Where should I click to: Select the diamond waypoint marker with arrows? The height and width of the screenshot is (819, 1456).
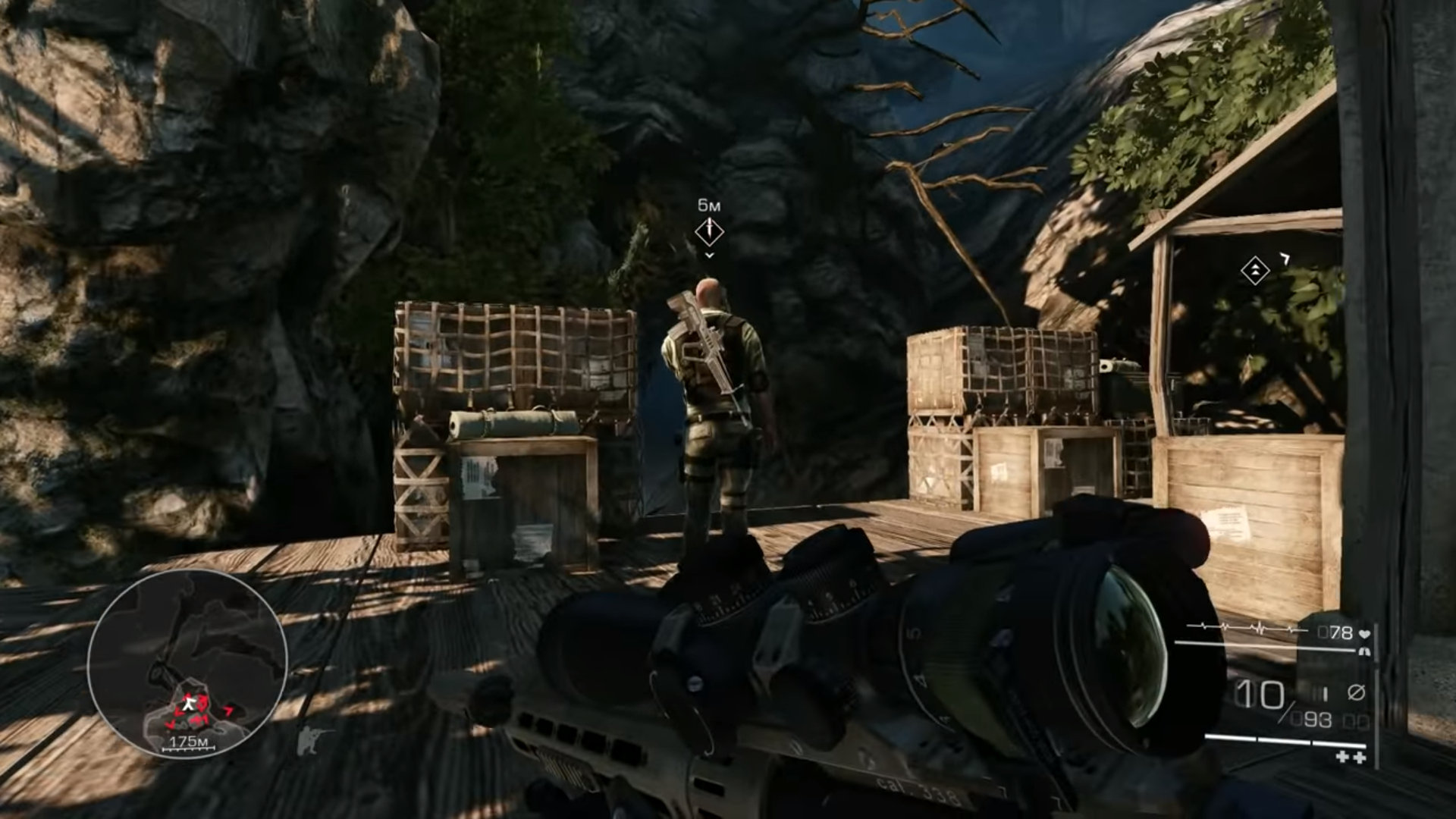click(1255, 271)
